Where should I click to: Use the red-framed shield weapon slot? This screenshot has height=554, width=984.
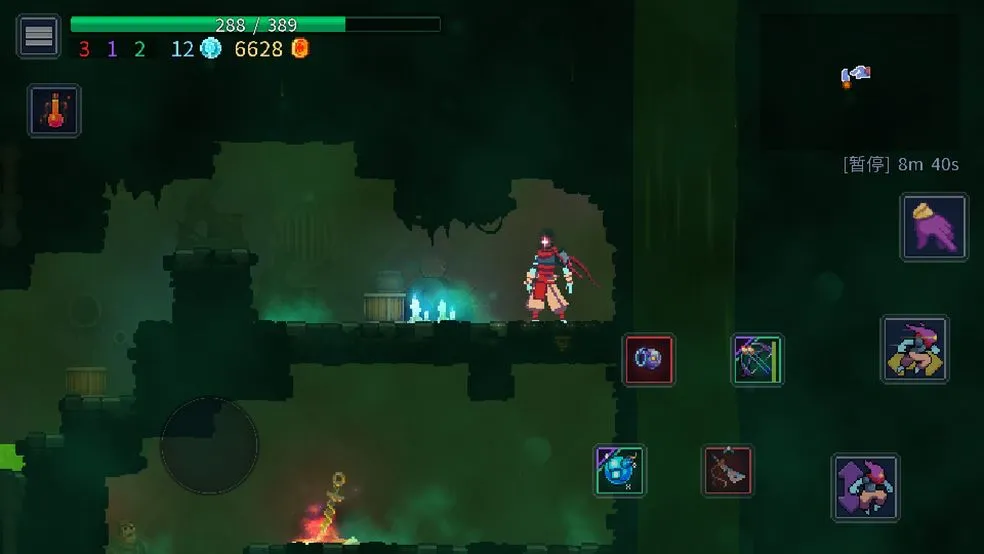click(649, 359)
